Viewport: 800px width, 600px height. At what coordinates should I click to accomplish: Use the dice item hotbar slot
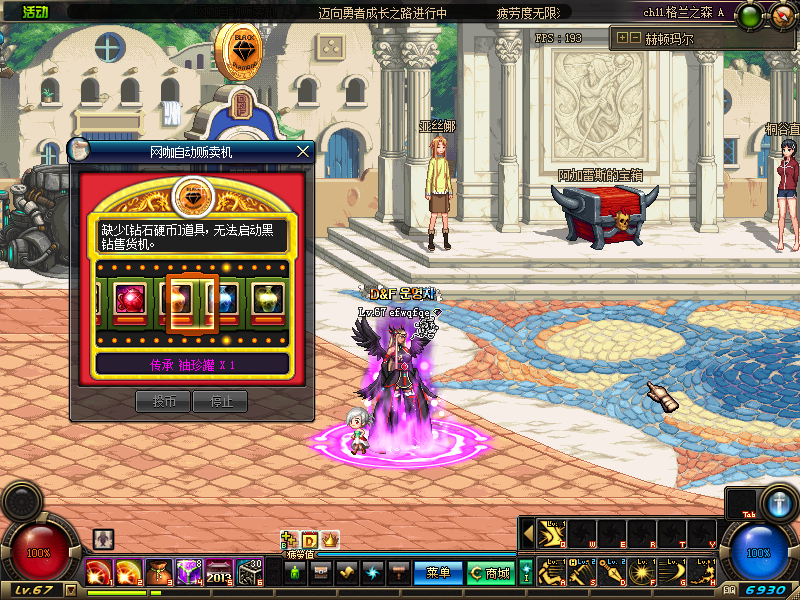(x=249, y=573)
